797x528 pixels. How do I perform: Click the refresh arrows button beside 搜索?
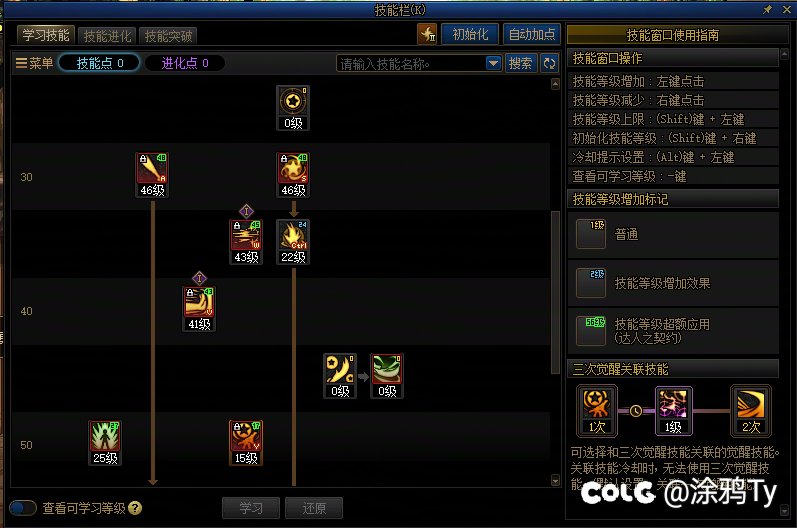coord(549,63)
